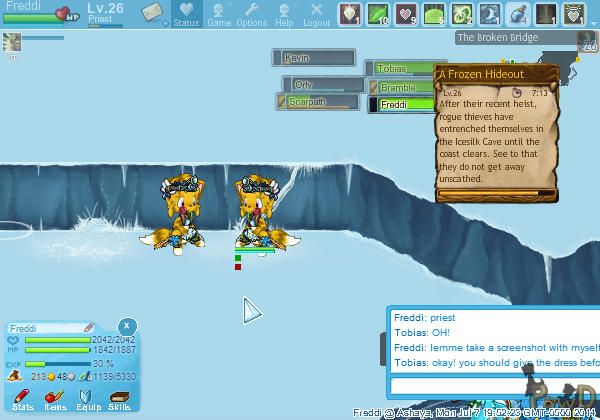Edit name with the pencil icon beside Freddi
Image resolution: width=600 pixels, height=420 pixels.
(88, 328)
